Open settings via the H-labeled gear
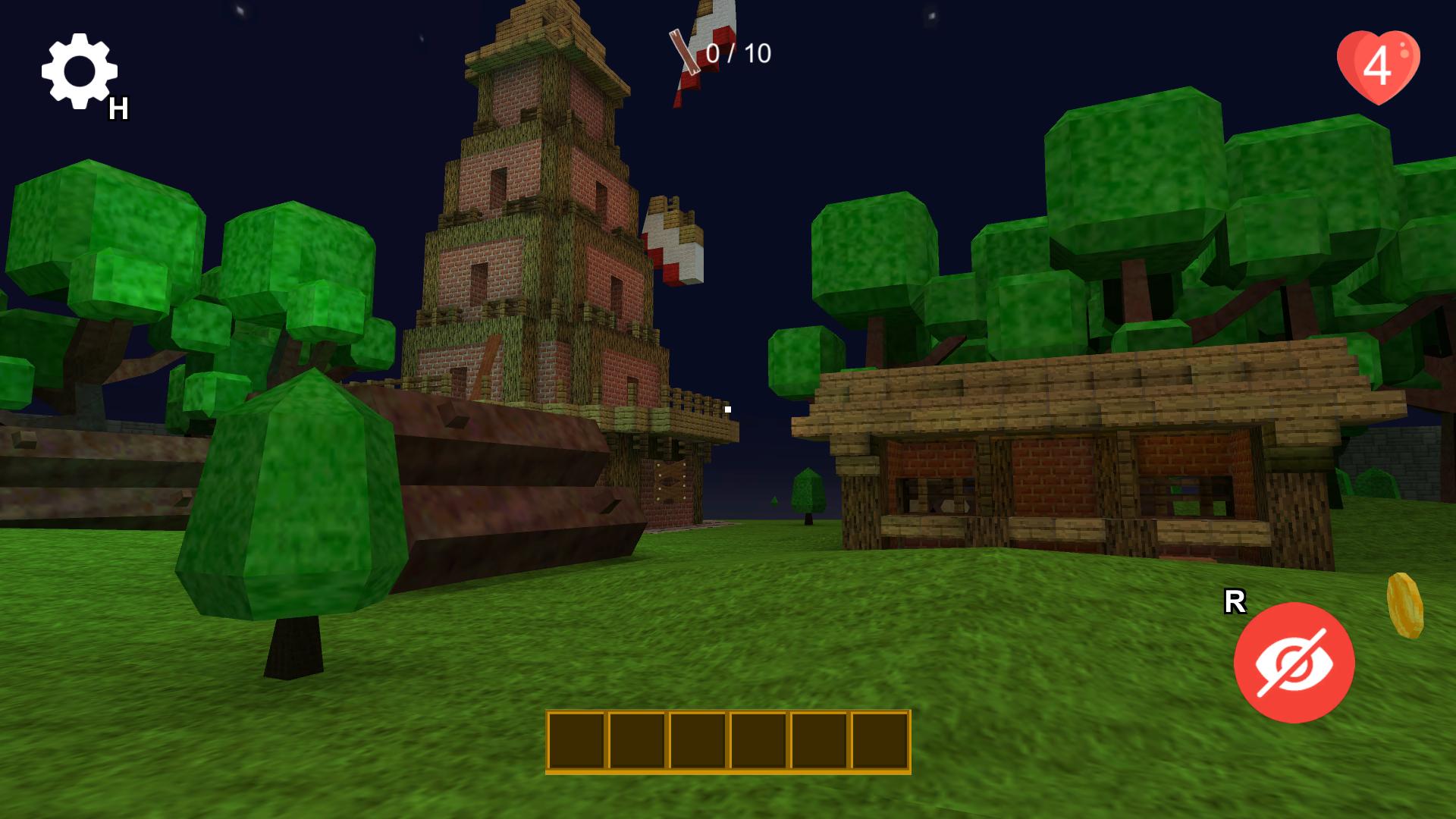Screen dimensions: 1456x819 pyautogui.click(x=80, y=71)
